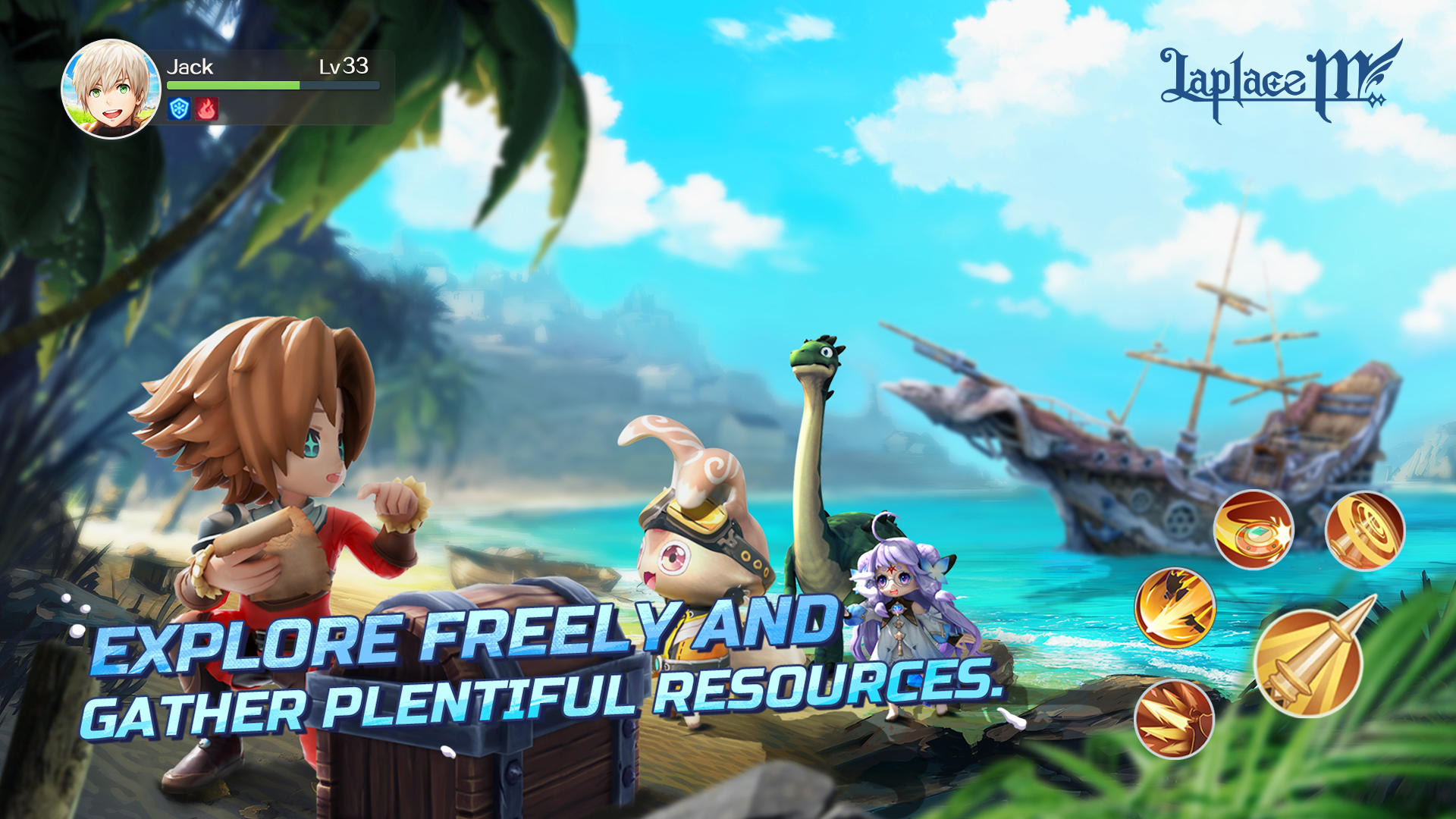Toggle the blue shield status effect
Image resolution: width=1456 pixels, height=819 pixels.
click(x=179, y=109)
